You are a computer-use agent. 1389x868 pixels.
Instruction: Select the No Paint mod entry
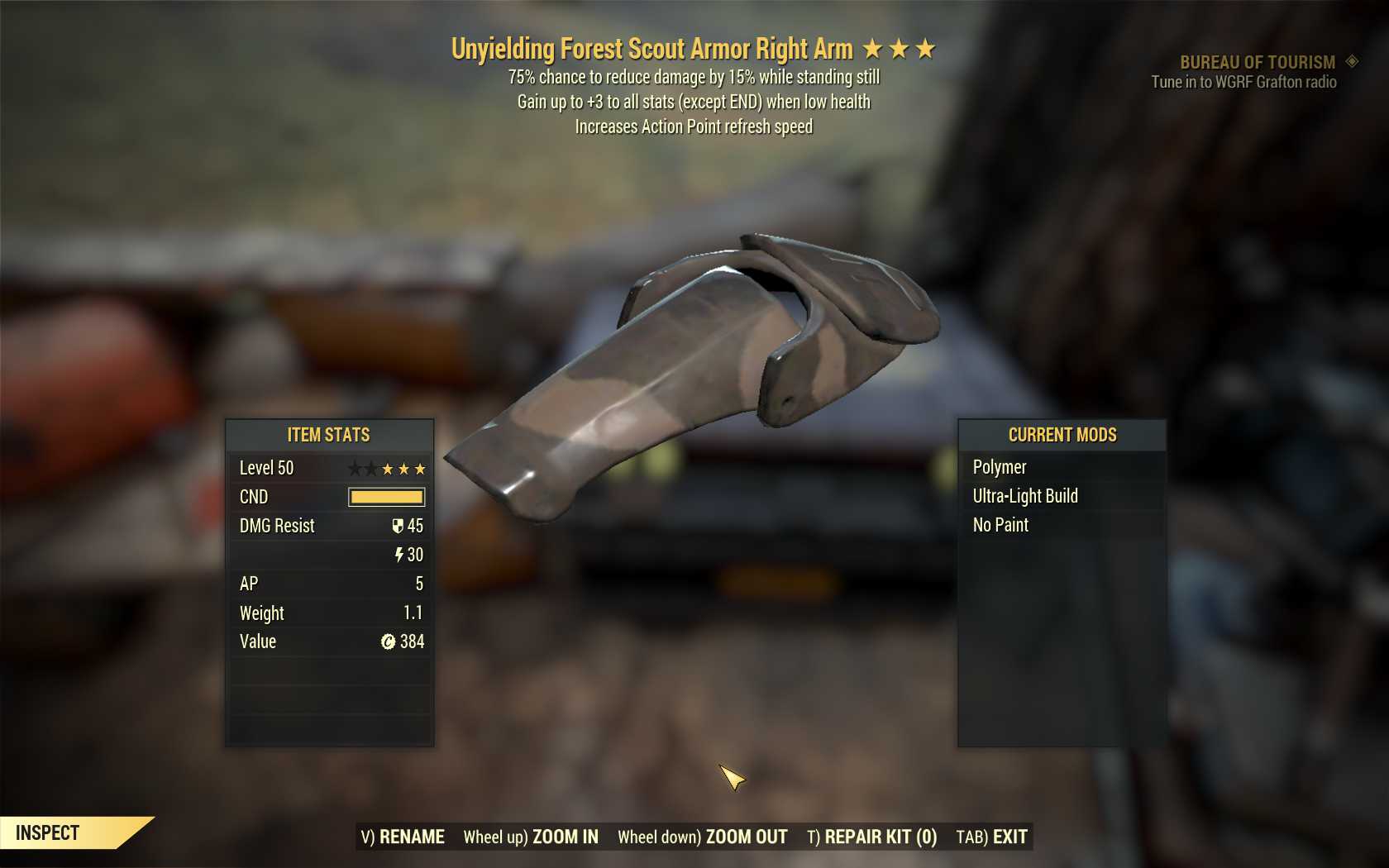pyautogui.click(x=1000, y=525)
